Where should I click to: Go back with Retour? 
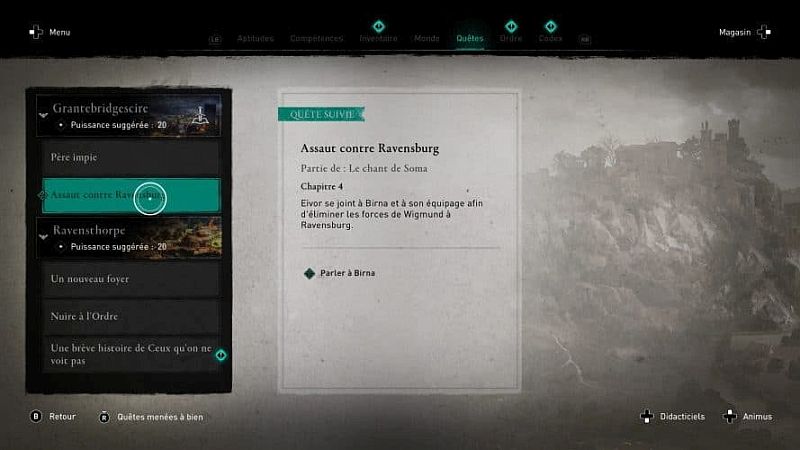[54, 416]
